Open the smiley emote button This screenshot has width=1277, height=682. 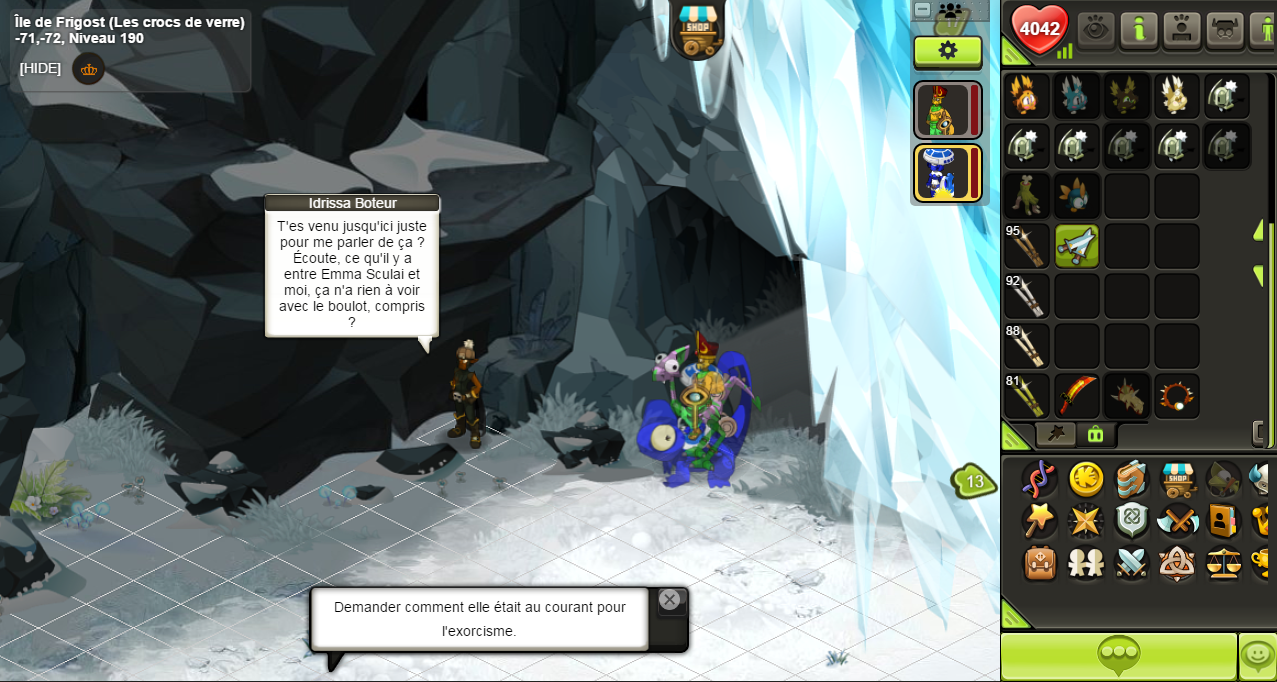[1257, 657]
